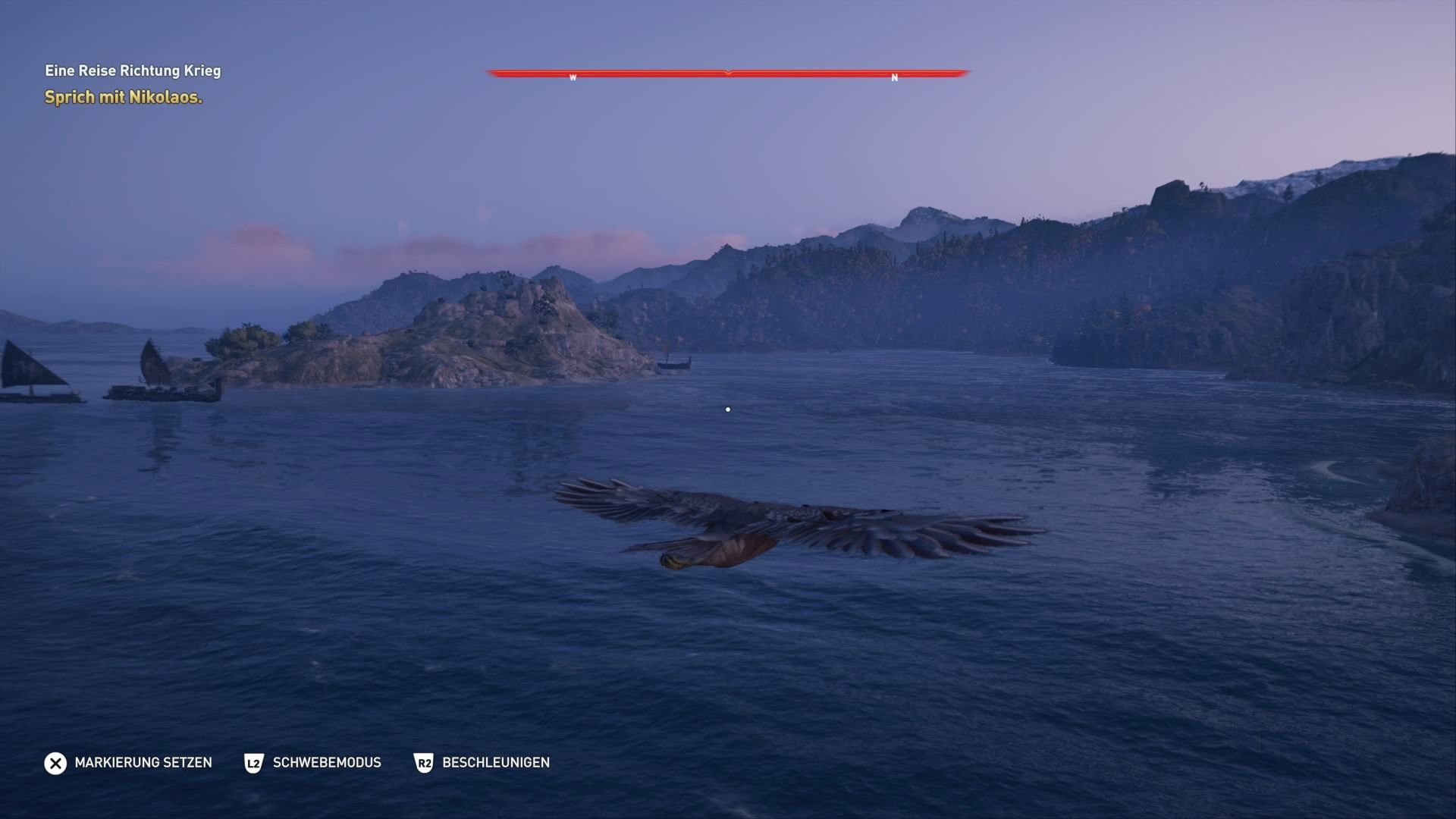
Task: Select the quest title Eine Reise Richtung Krieg
Action: (x=133, y=71)
